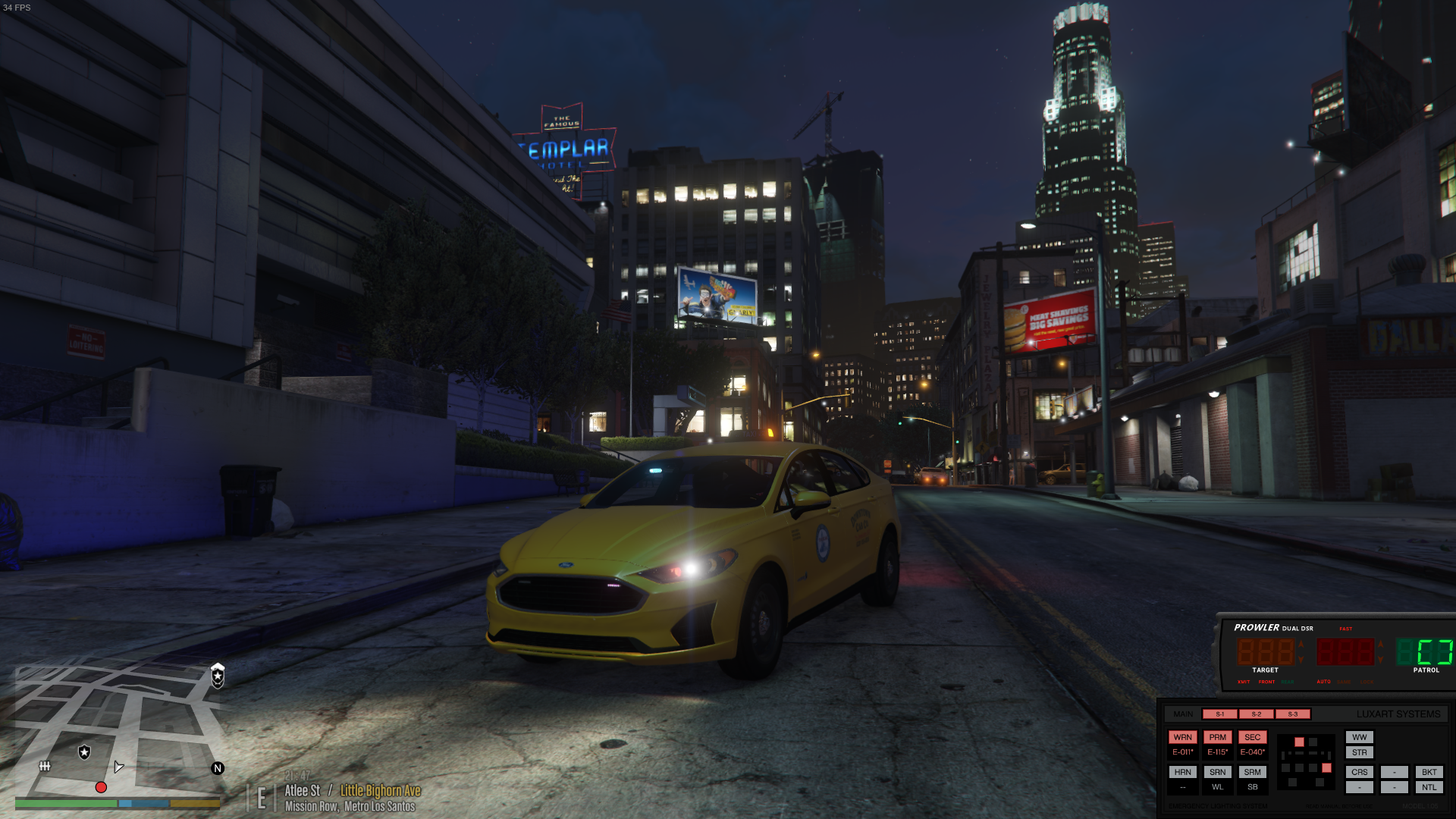Toggle the NTL button
The height and width of the screenshot is (819, 1456).
pyautogui.click(x=1429, y=787)
